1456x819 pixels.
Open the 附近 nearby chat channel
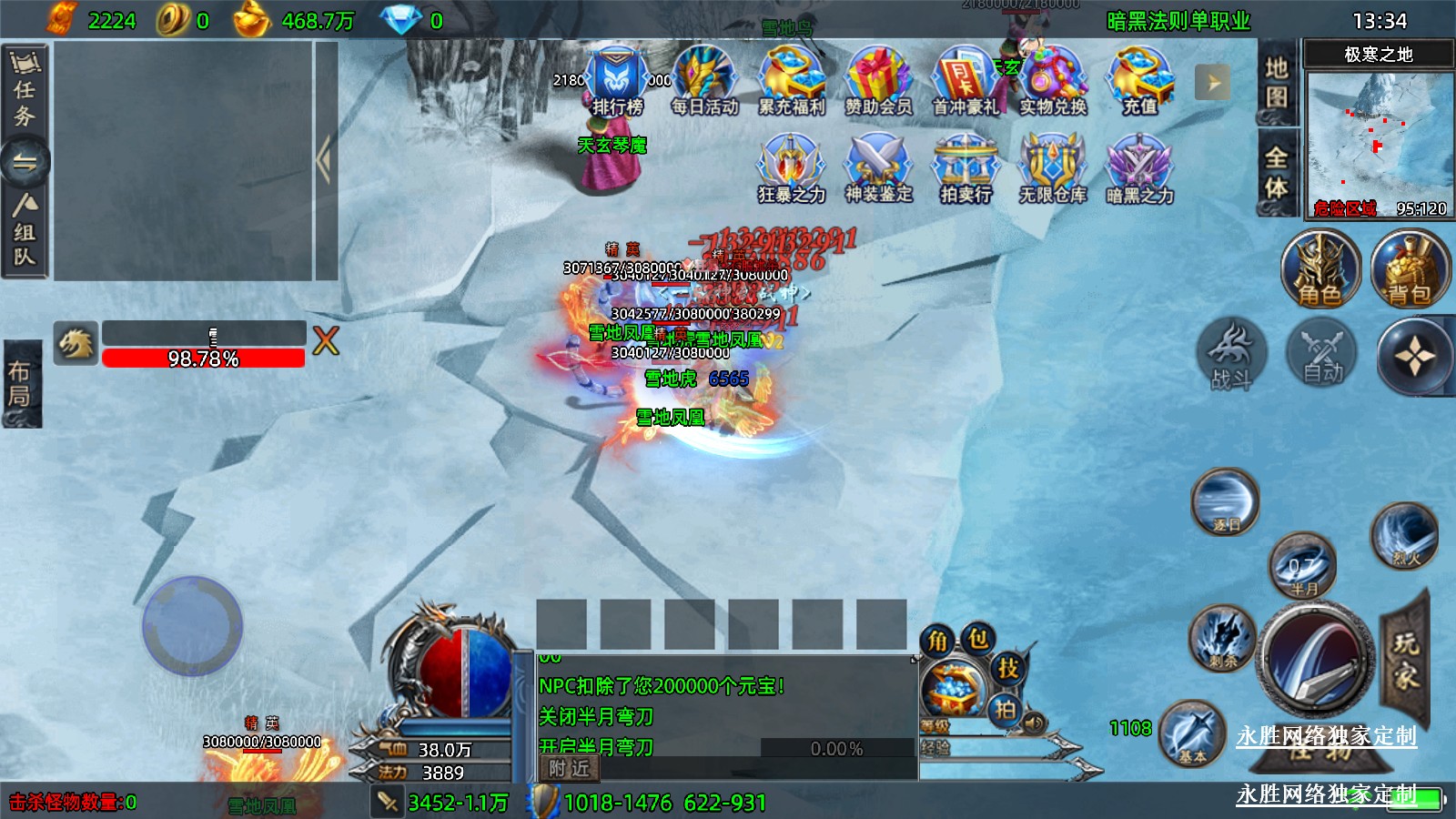(x=569, y=769)
